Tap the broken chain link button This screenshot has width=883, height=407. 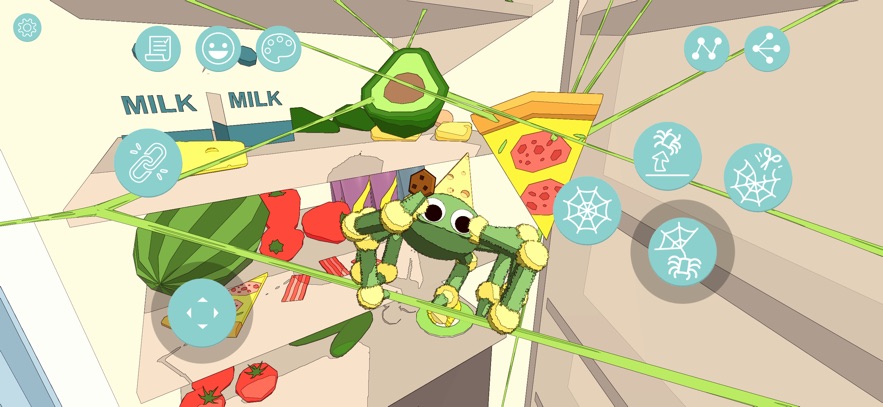(x=148, y=163)
